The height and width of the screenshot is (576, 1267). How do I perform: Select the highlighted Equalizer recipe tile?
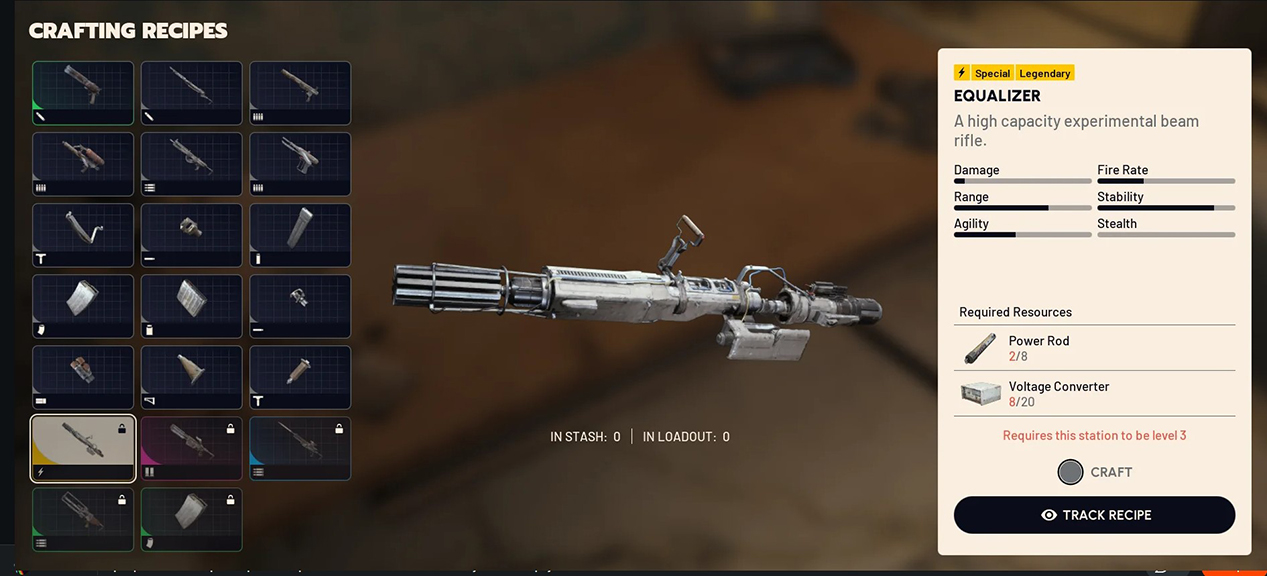pyautogui.click(x=83, y=449)
